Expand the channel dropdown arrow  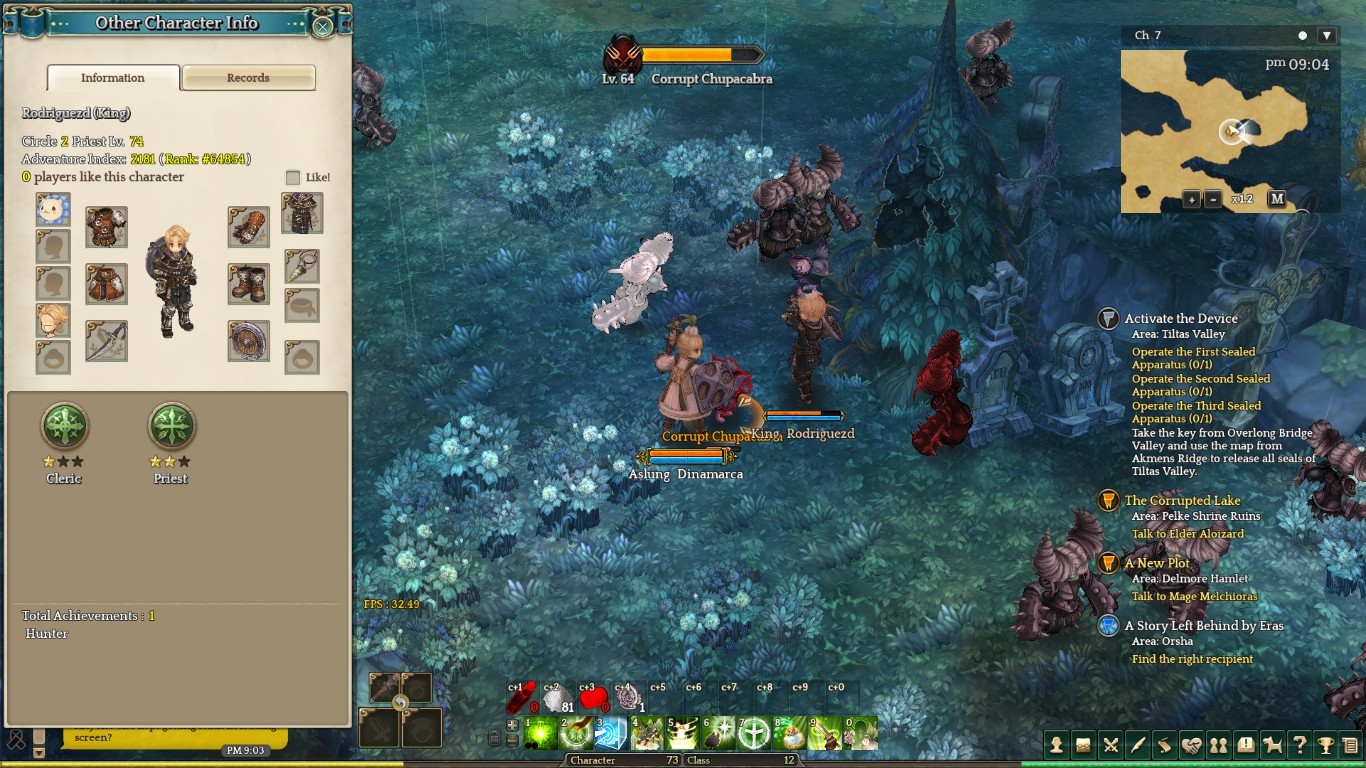click(x=1327, y=35)
